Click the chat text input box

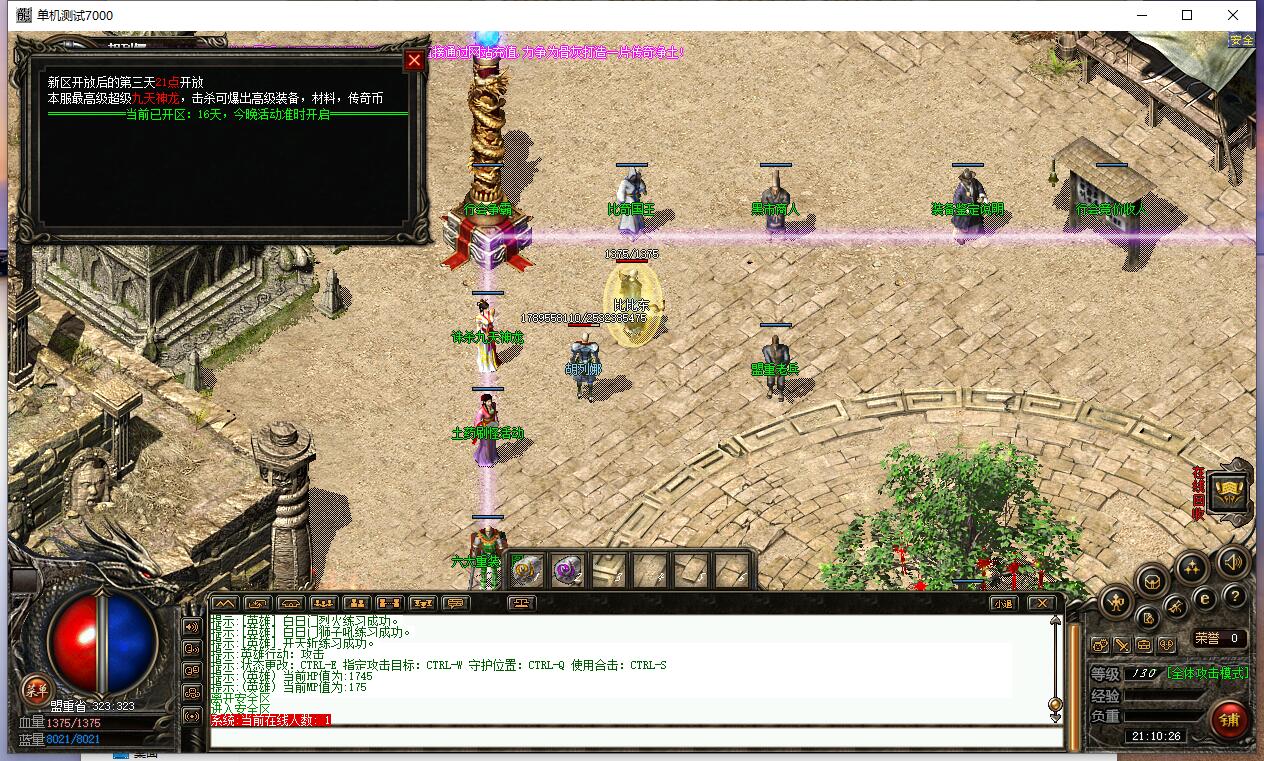(635, 738)
